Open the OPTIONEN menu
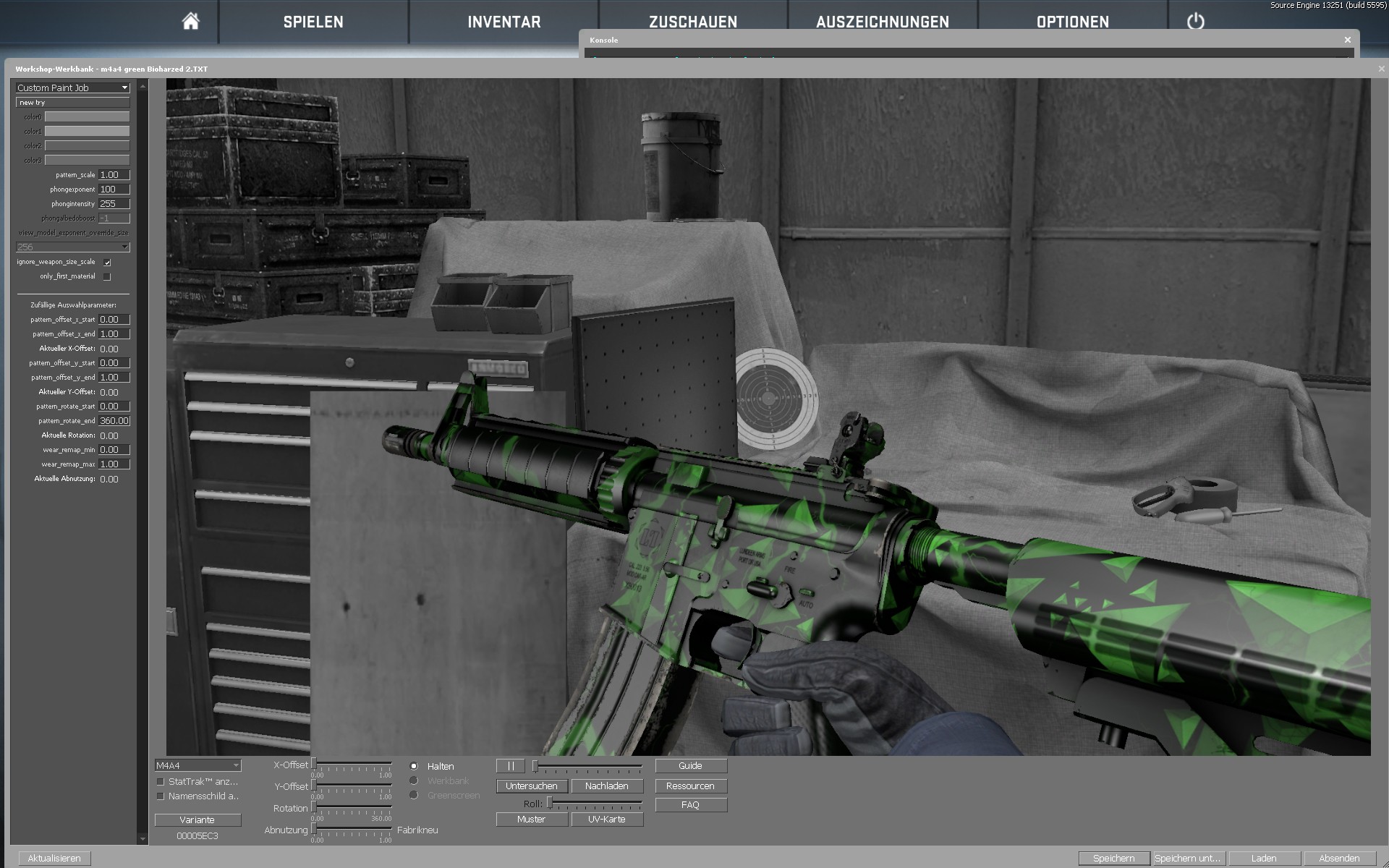Image resolution: width=1389 pixels, height=868 pixels. [1072, 22]
